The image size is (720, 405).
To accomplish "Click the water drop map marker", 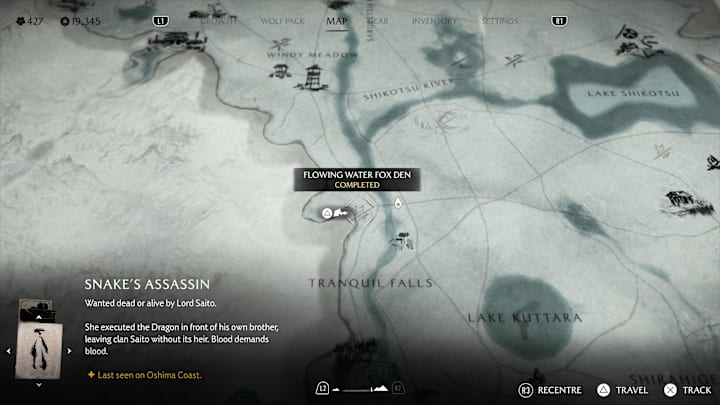I will (397, 204).
